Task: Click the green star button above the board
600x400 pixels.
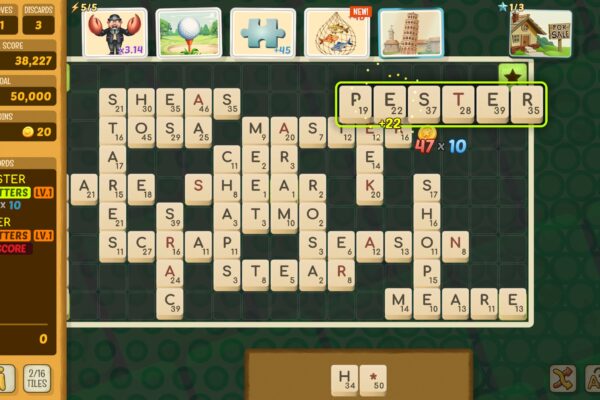Action: 512,77
